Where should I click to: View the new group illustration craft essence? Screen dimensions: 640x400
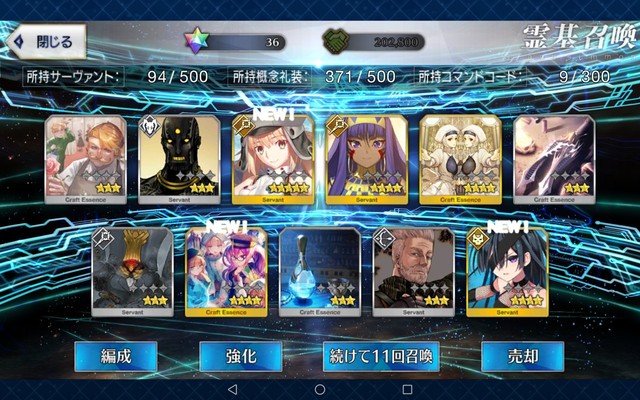[225, 272]
